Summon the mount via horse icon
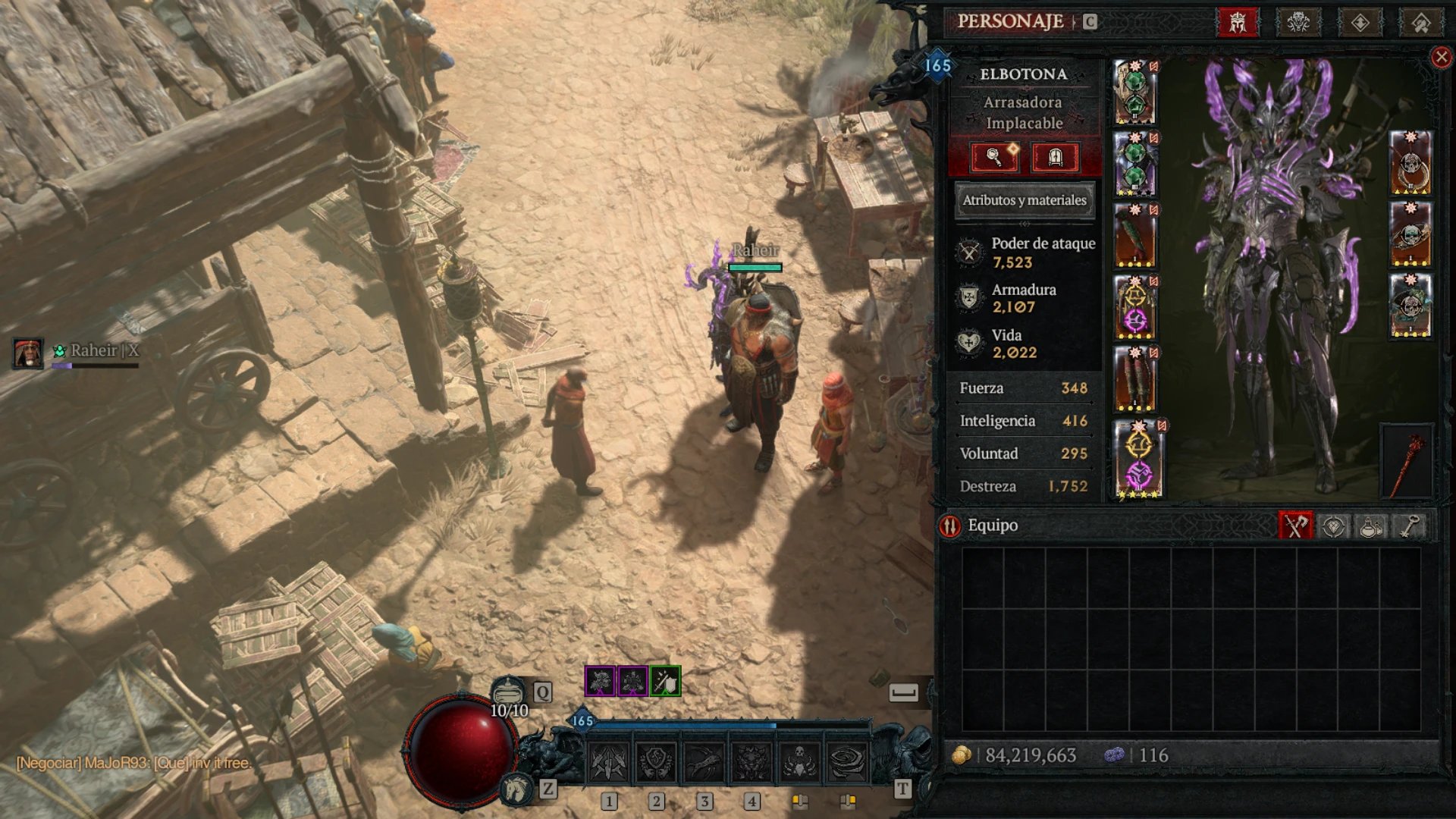 tap(516, 790)
